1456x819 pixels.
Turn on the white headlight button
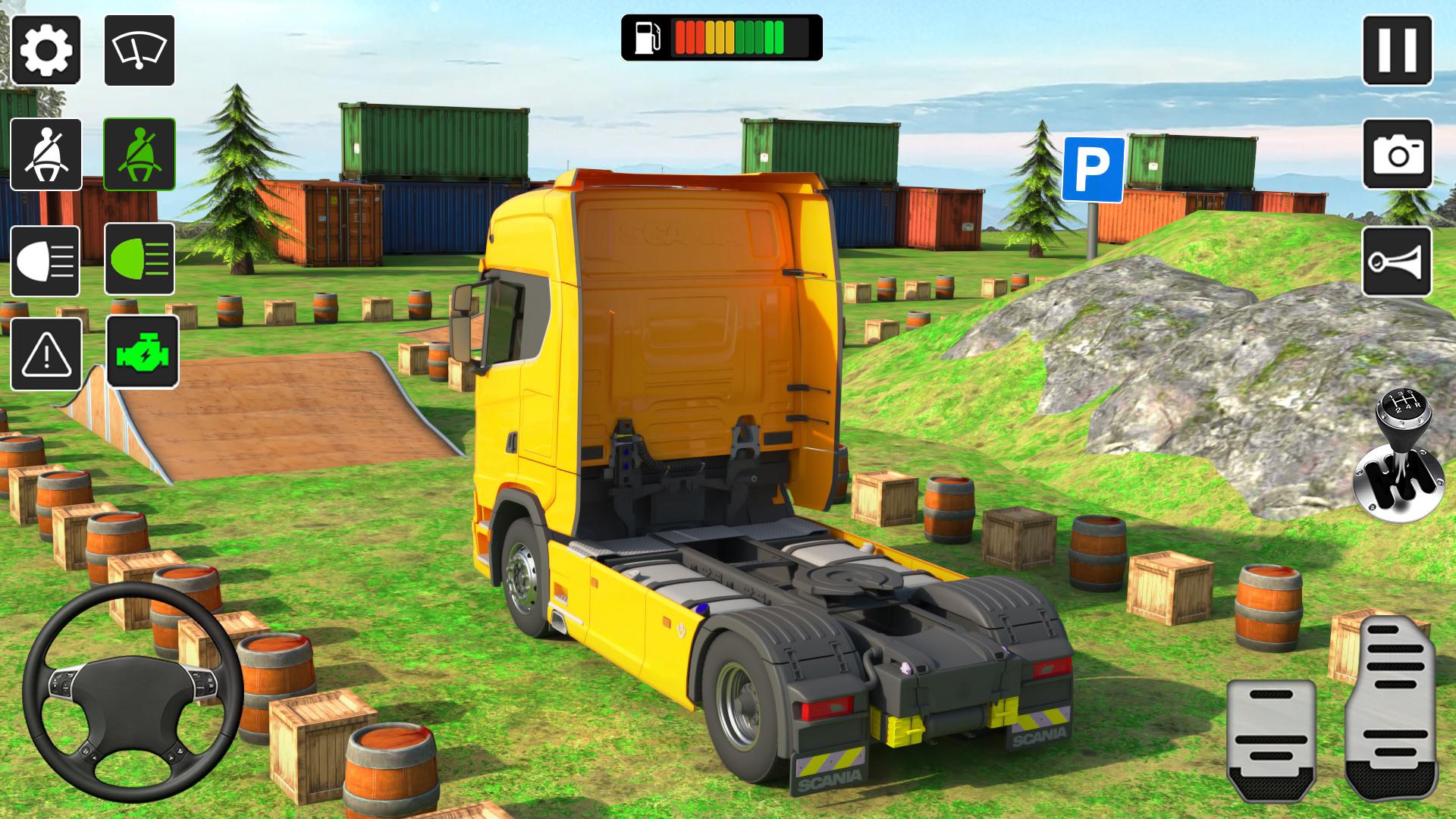coord(45,261)
